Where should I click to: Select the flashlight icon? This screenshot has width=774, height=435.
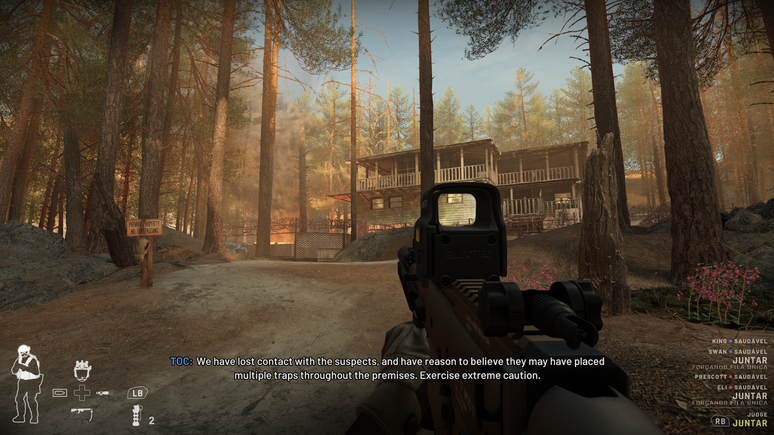coord(103,392)
